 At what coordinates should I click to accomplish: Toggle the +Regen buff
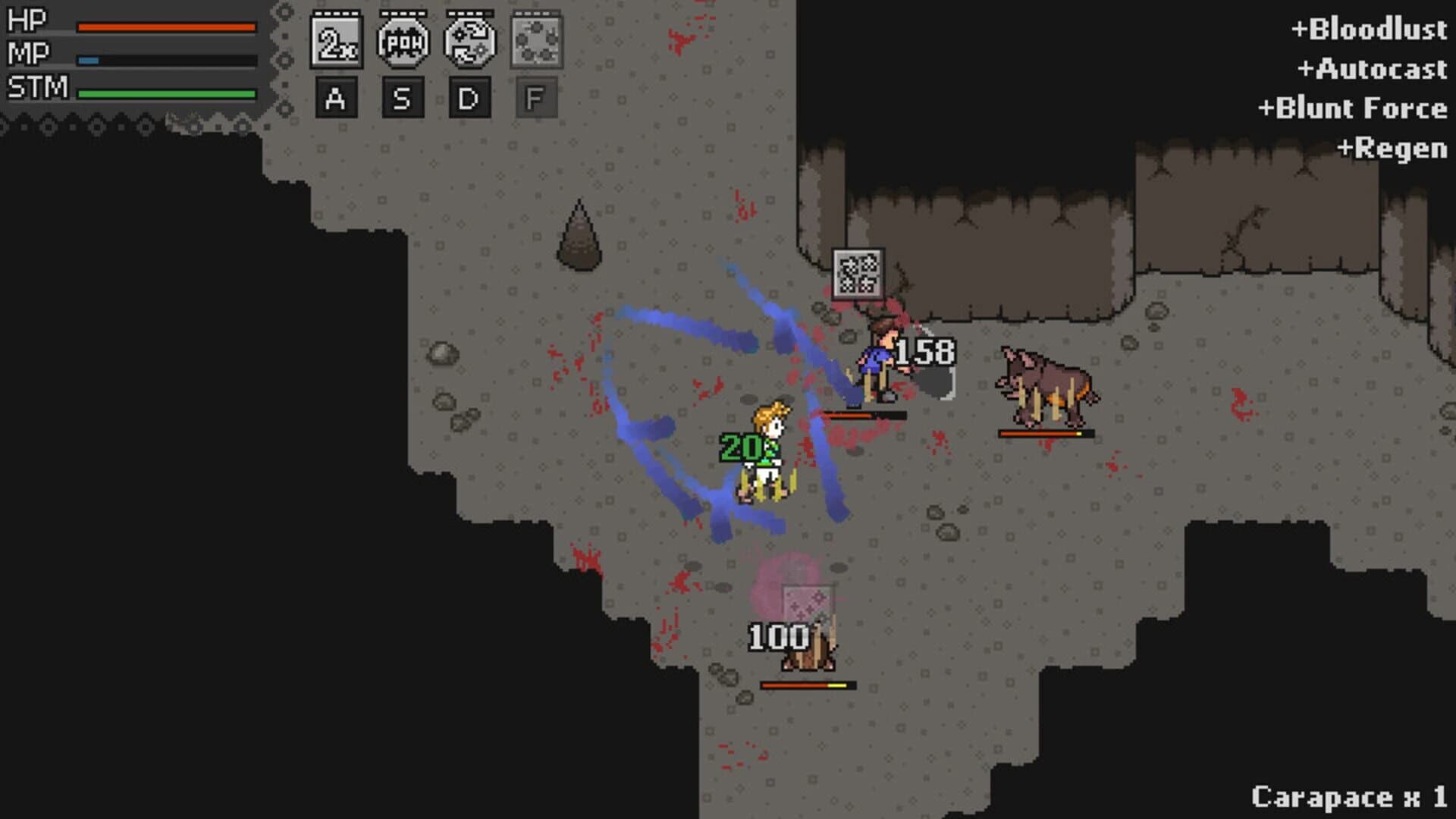(1392, 148)
